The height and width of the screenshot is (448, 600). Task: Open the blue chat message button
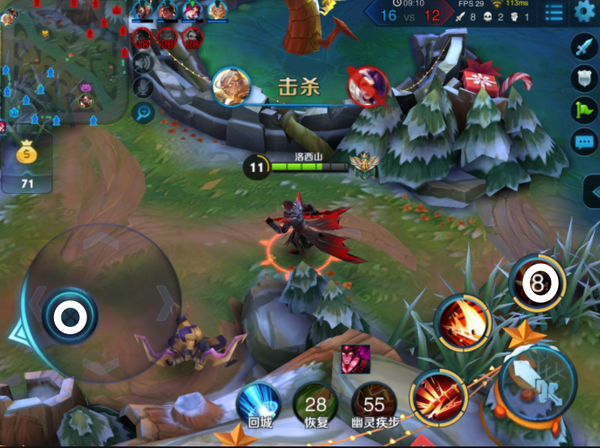click(584, 142)
